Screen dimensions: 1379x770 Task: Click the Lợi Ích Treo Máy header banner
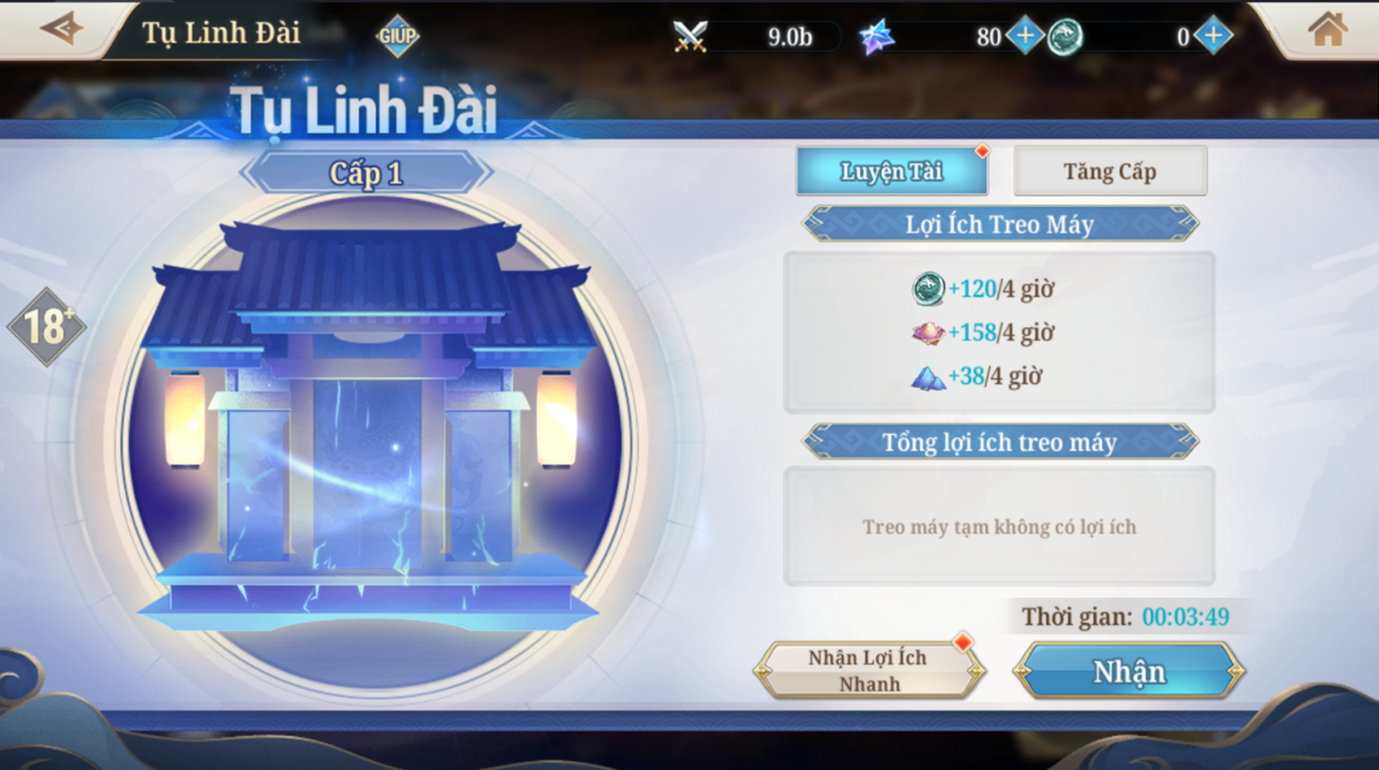pos(998,224)
